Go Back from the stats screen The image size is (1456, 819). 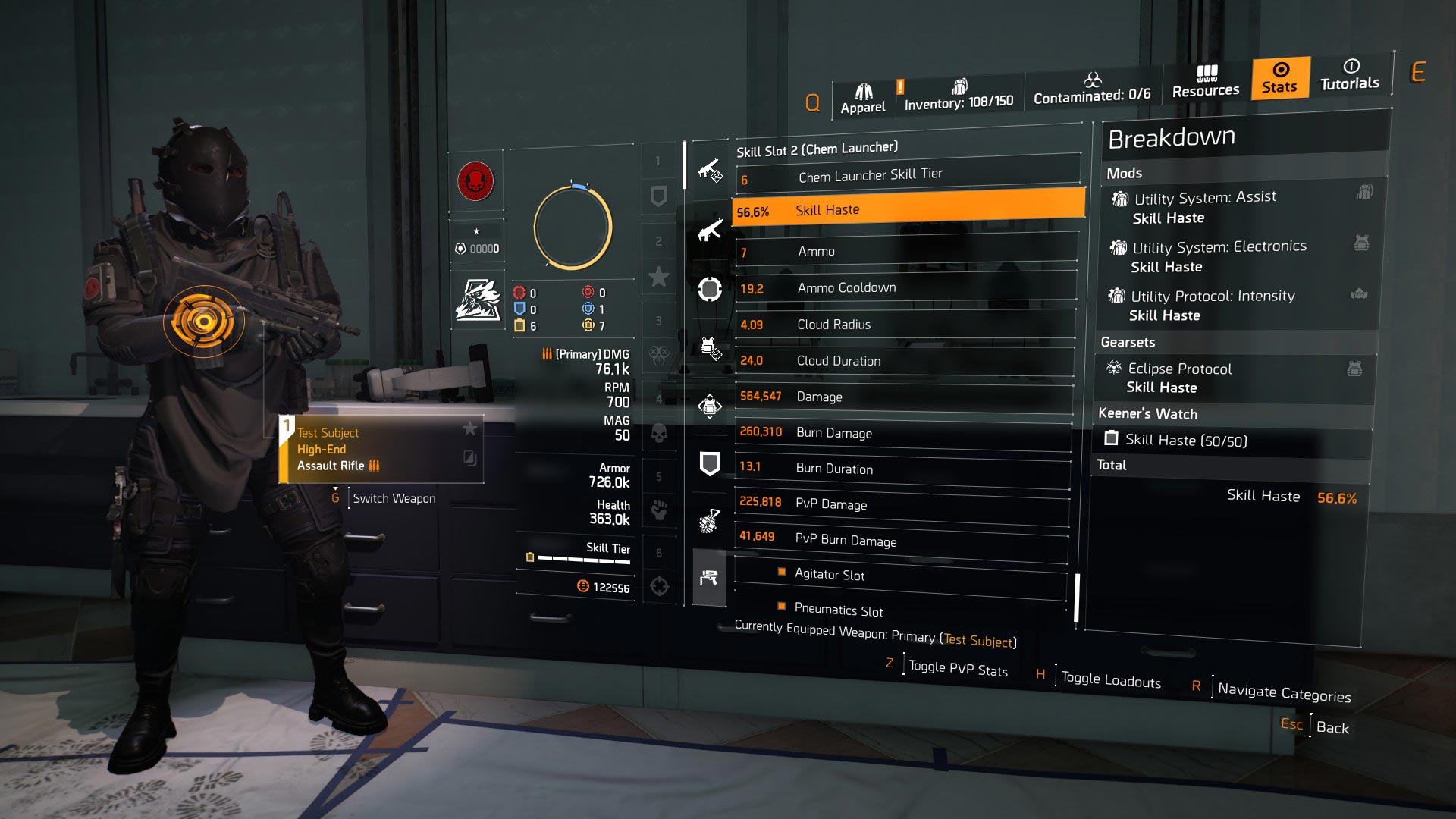[1332, 727]
